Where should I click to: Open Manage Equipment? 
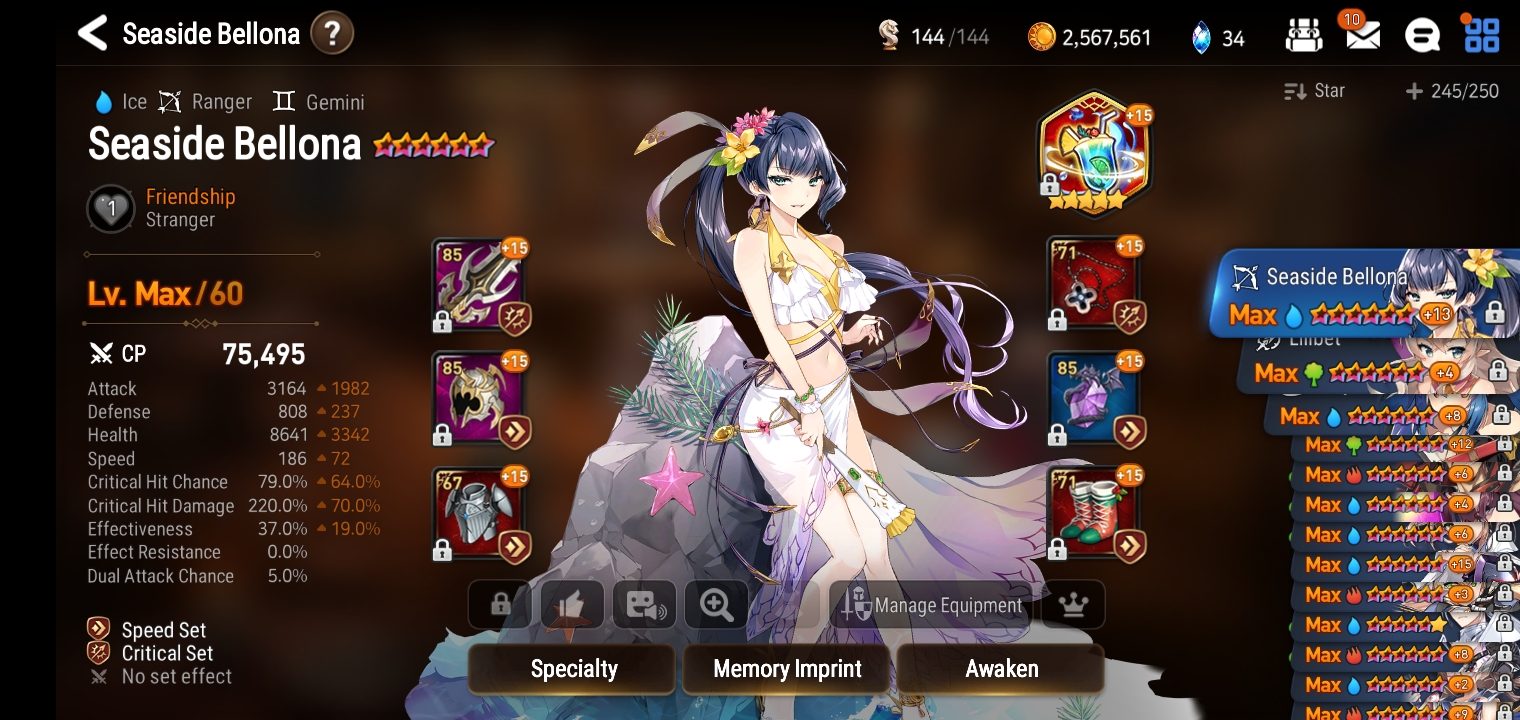coord(932,605)
